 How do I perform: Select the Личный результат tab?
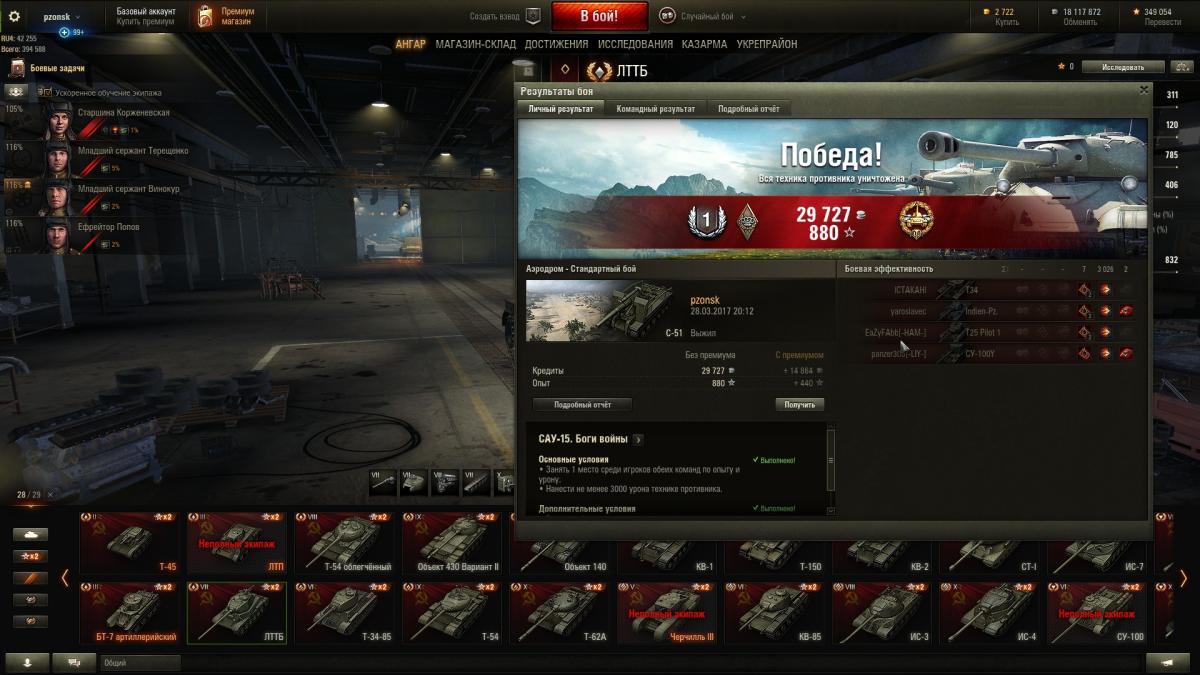point(561,108)
